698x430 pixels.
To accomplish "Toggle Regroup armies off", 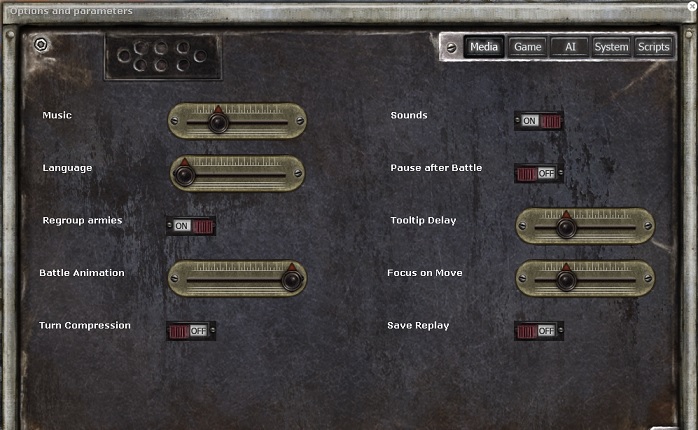I will [x=191, y=226].
